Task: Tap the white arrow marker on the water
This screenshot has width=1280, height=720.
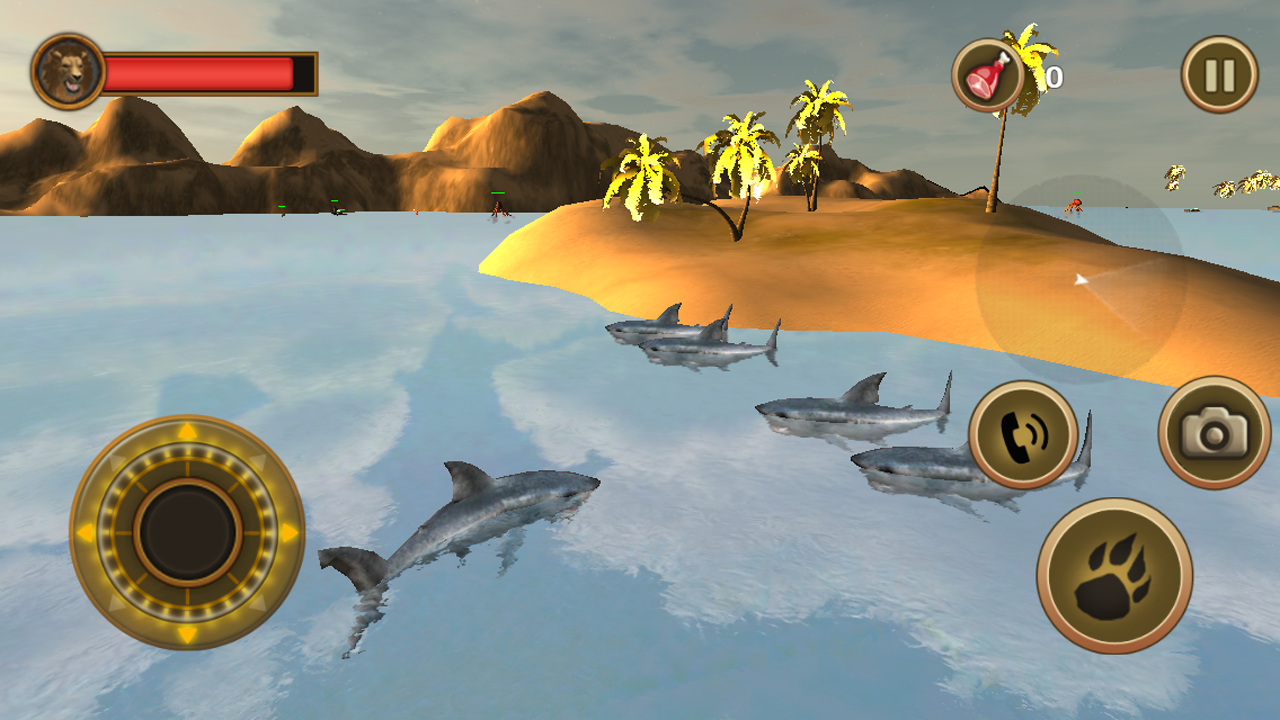Action: pyautogui.click(x=1080, y=277)
